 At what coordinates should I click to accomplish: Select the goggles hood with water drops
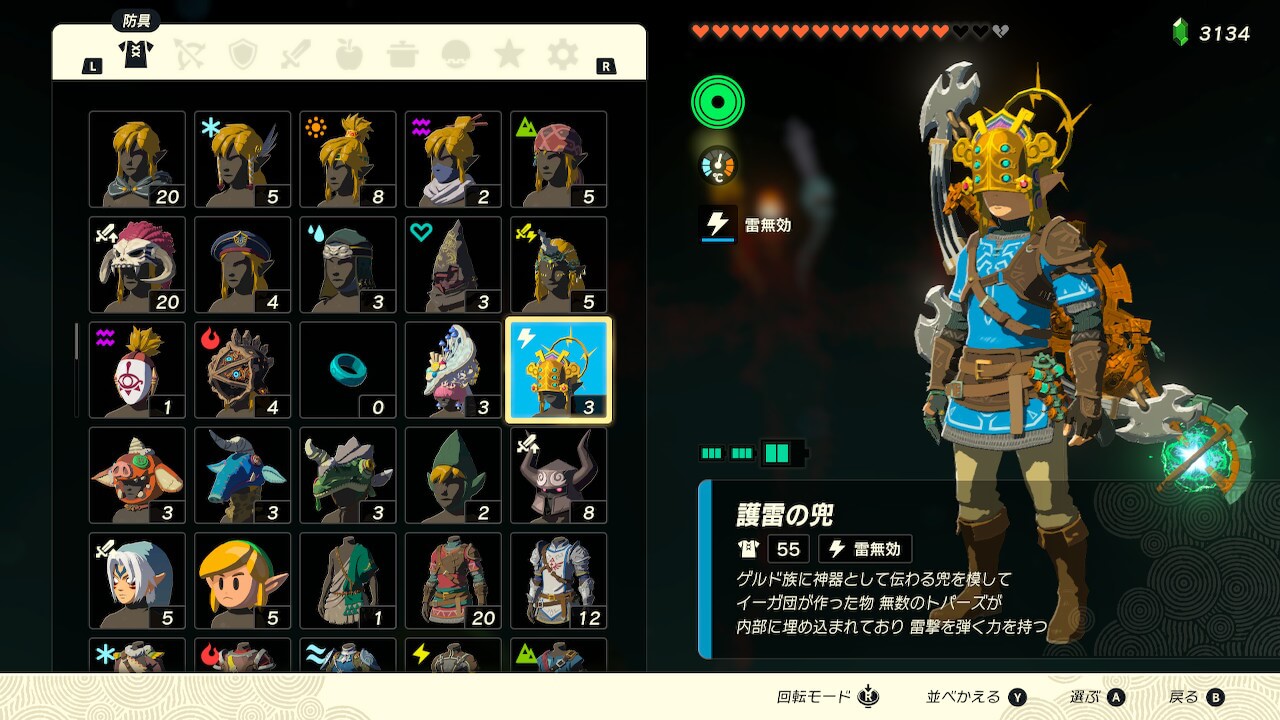(x=348, y=265)
